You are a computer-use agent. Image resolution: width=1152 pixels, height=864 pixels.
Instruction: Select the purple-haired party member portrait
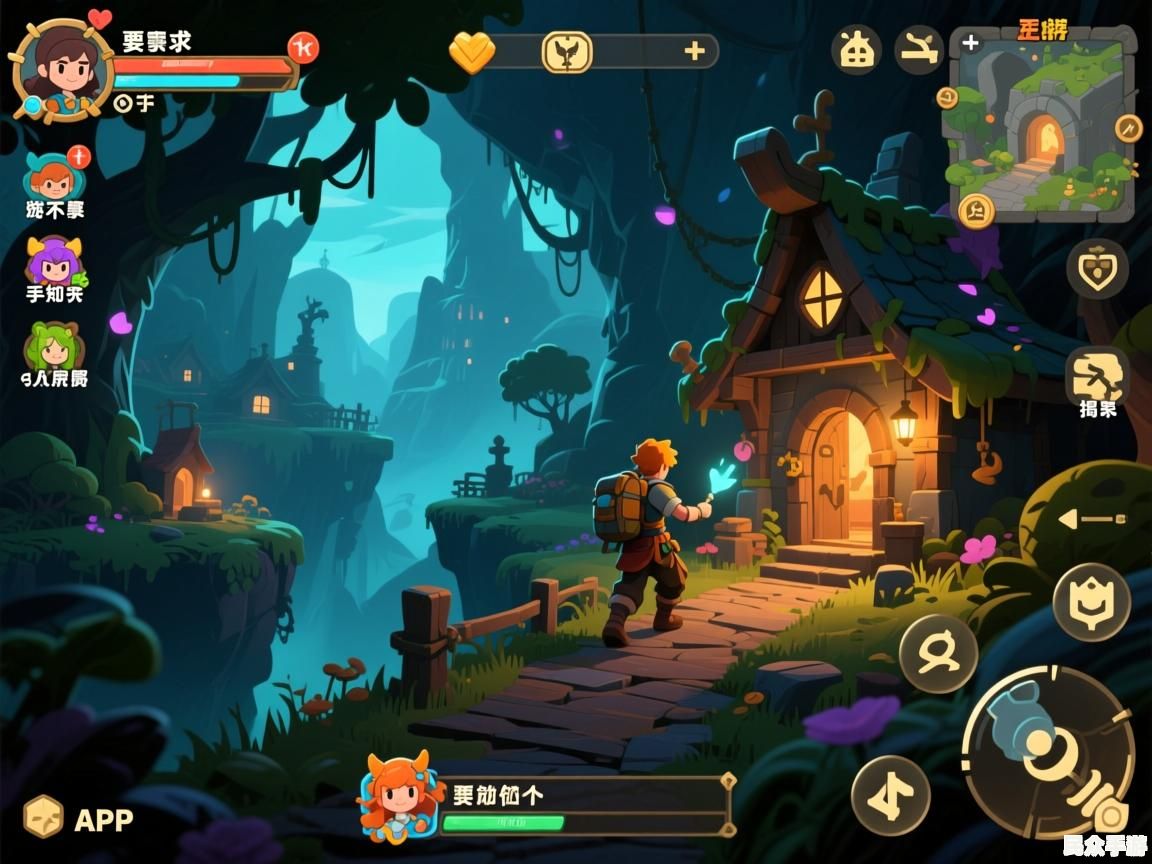[54, 261]
